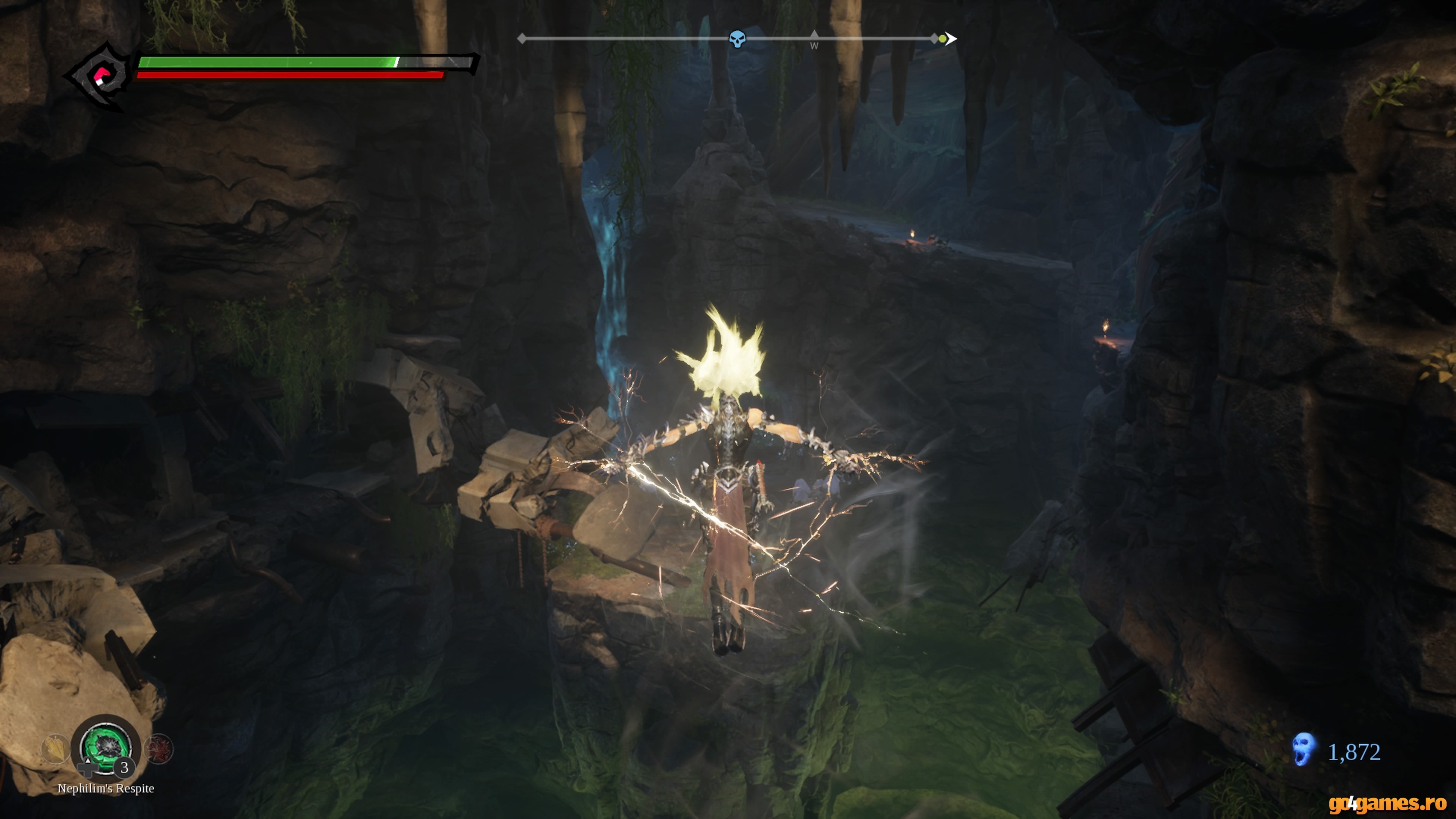Click the blue soul currency icon
This screenshot has height=819, width=1456.
1304,750
